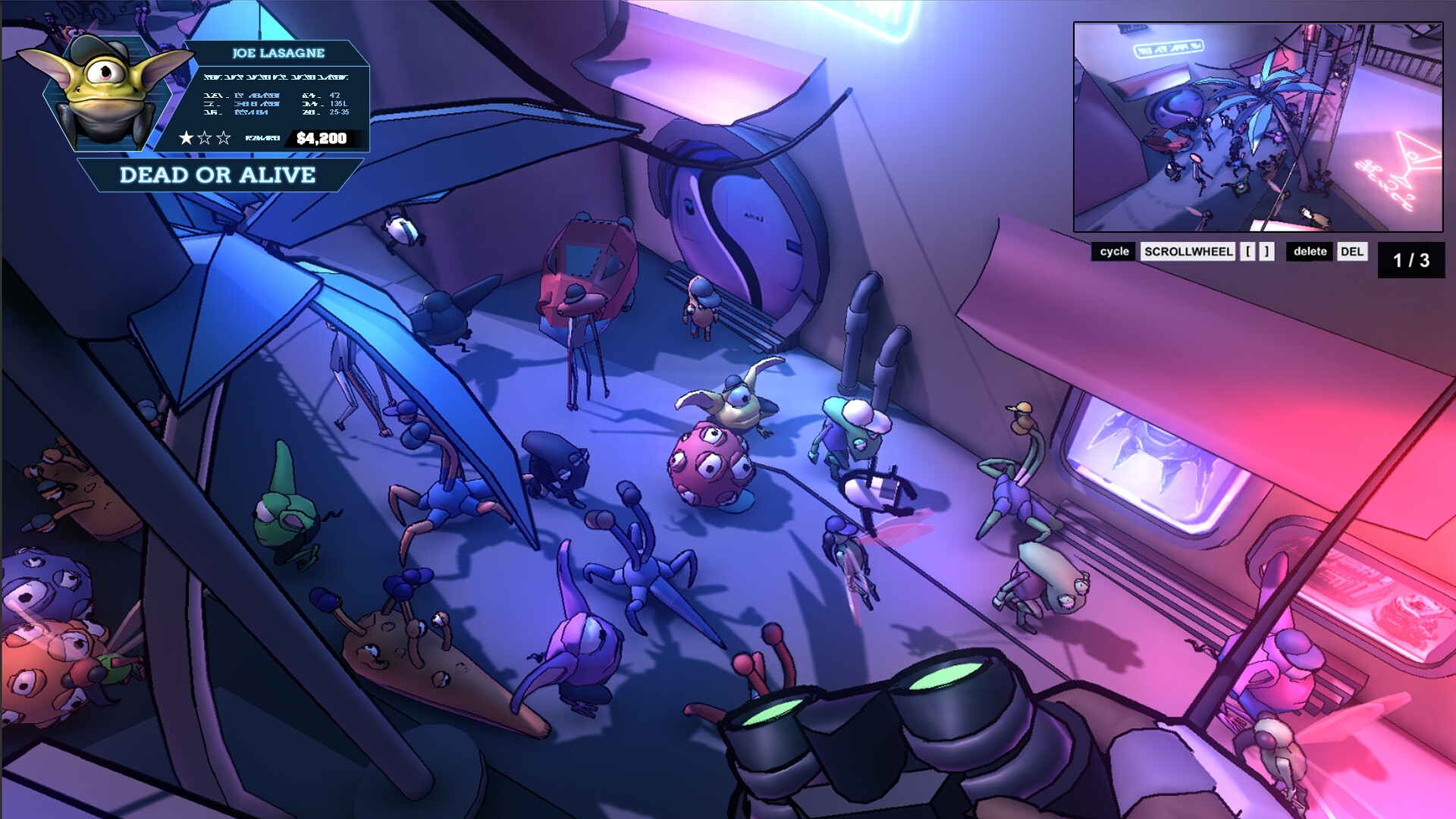The width and height of the screenshot is (1456, 819).
Task: Click the left bracket key icon
Action: (x=1249, y=251)
